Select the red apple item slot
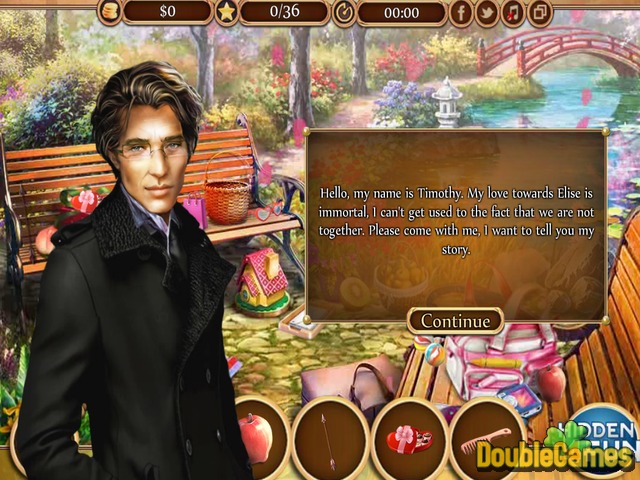This screenshot has width=640, height=480. point(256,436)
